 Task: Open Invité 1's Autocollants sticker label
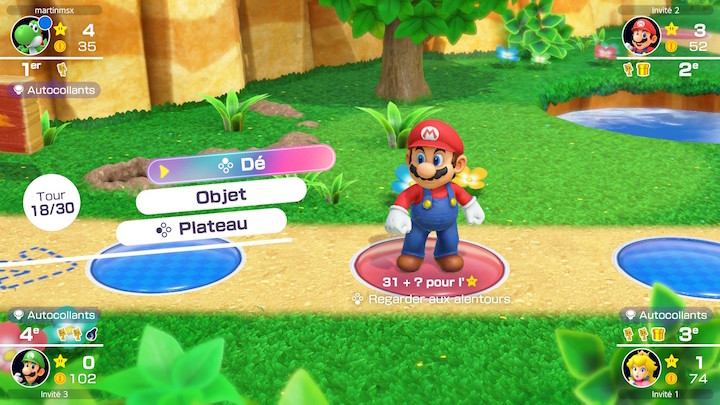(x=663, y=314)
